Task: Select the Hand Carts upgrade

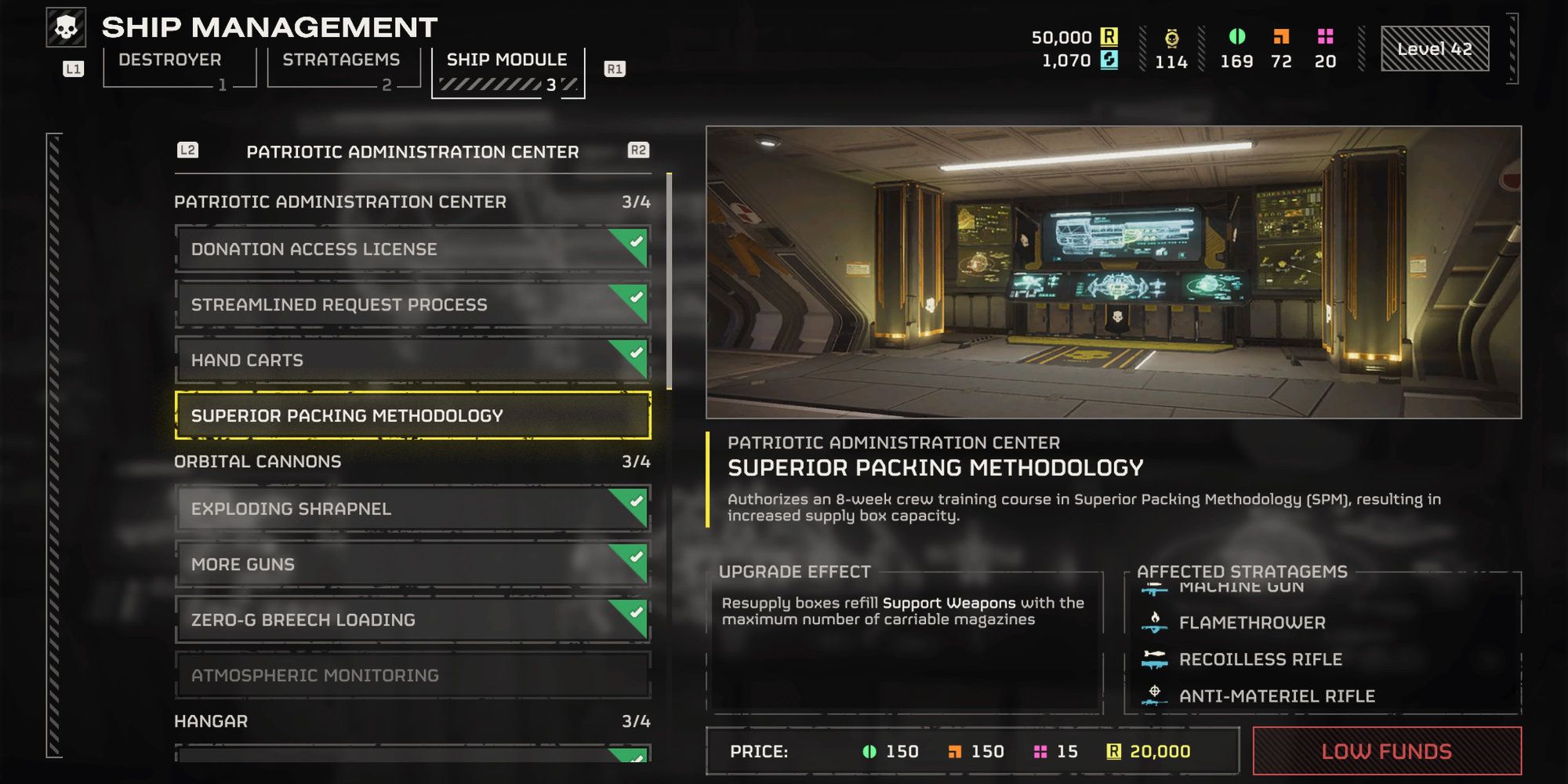Action: tap(412, 361)
